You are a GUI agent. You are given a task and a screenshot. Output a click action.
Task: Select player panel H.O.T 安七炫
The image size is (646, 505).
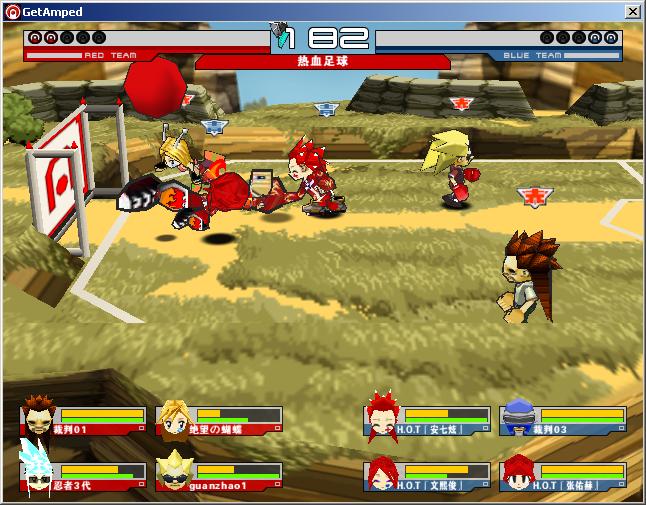(427, 419)
